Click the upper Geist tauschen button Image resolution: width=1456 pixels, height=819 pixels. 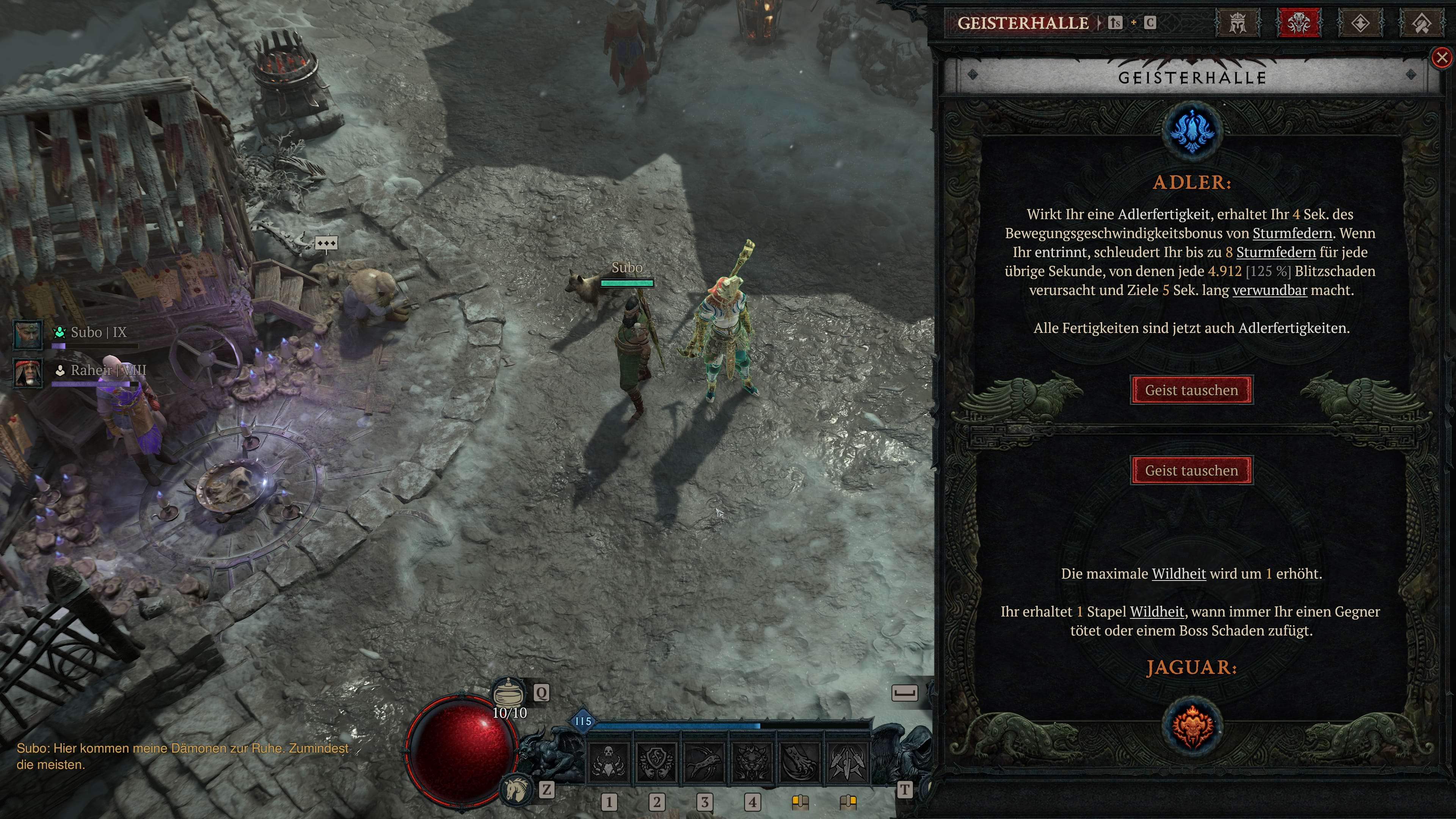tap(1191, 390)
